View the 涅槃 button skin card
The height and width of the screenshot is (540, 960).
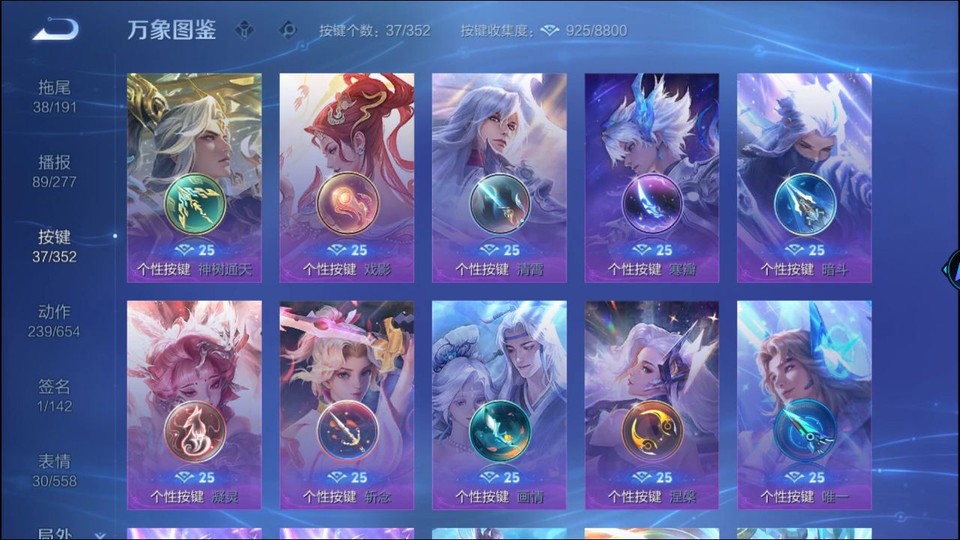click(652, 405)
